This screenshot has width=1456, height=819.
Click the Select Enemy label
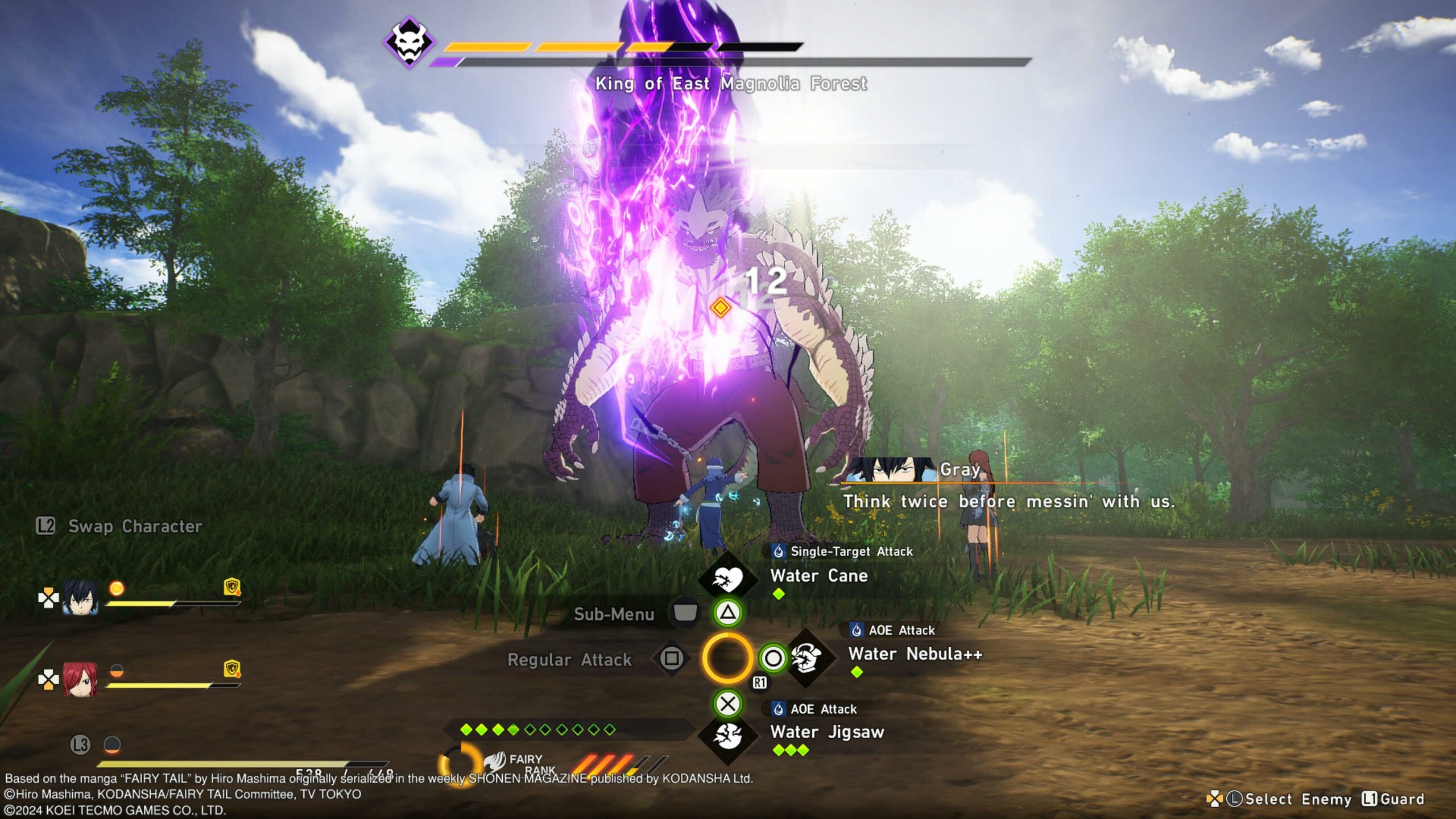tap(1297, 799)
